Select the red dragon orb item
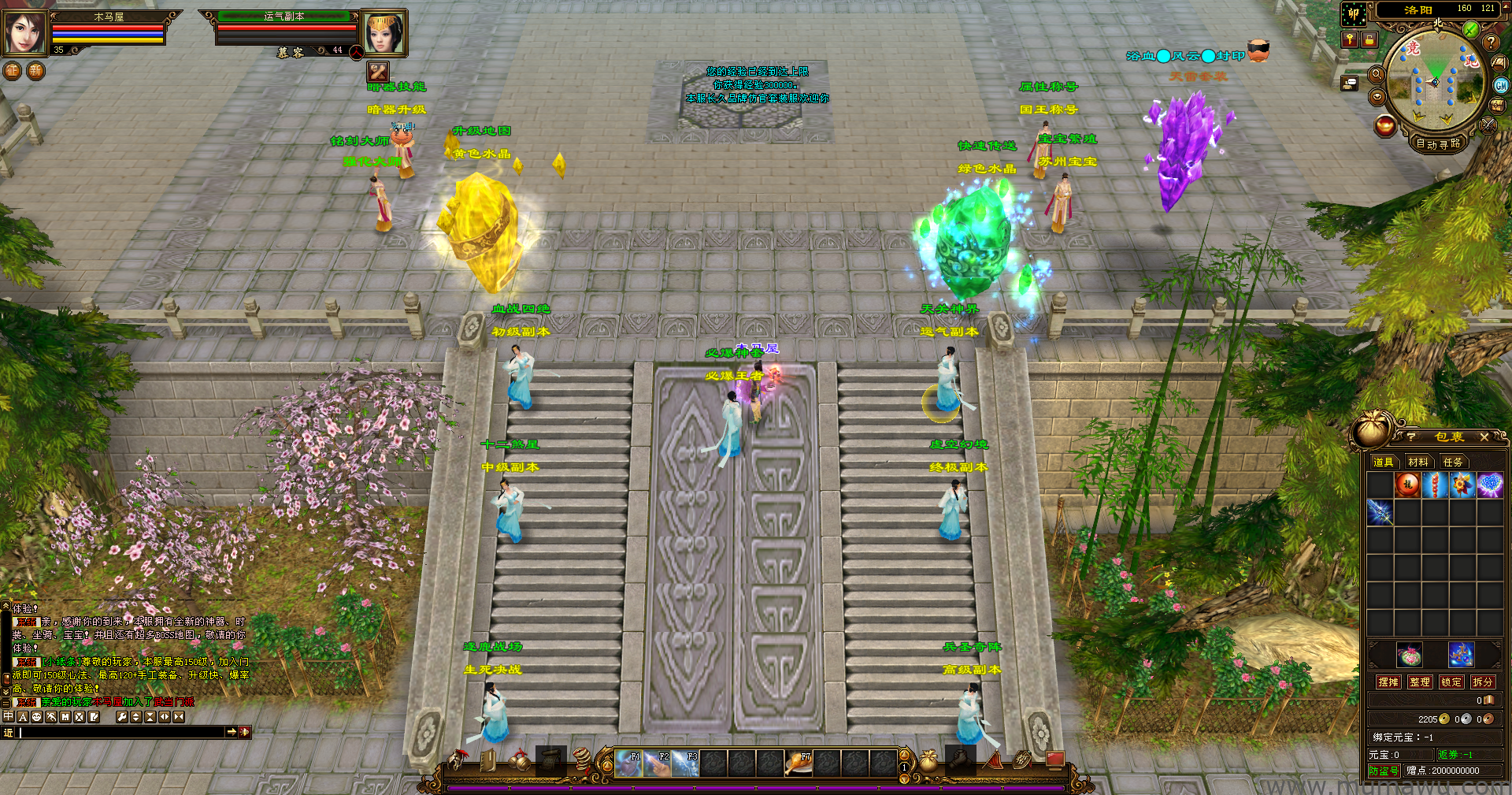Image resolution: width=1512 pixels, height=795 pixels. [1408, 485]
